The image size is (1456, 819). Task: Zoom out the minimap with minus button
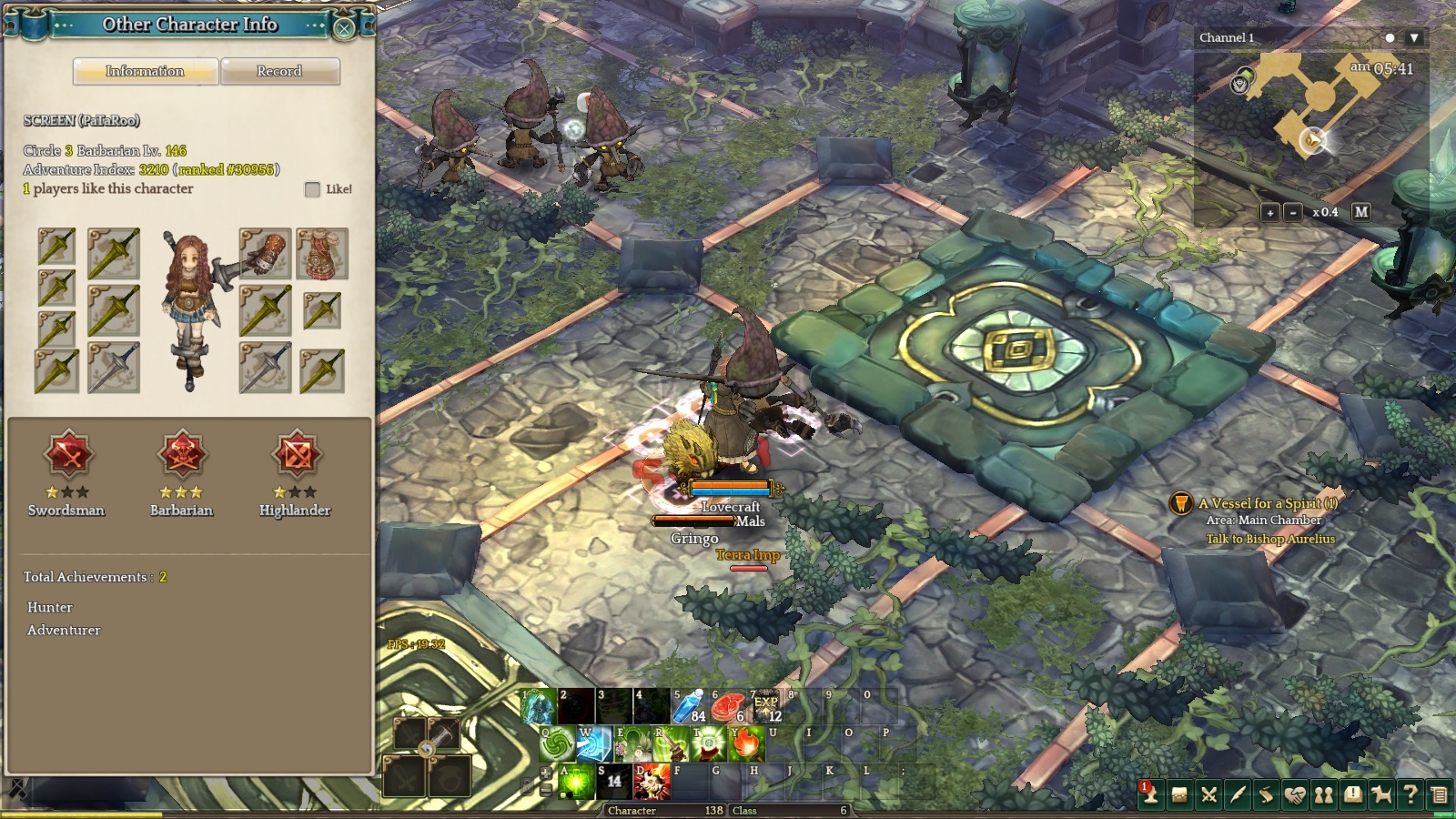(x=1292, y=212)
